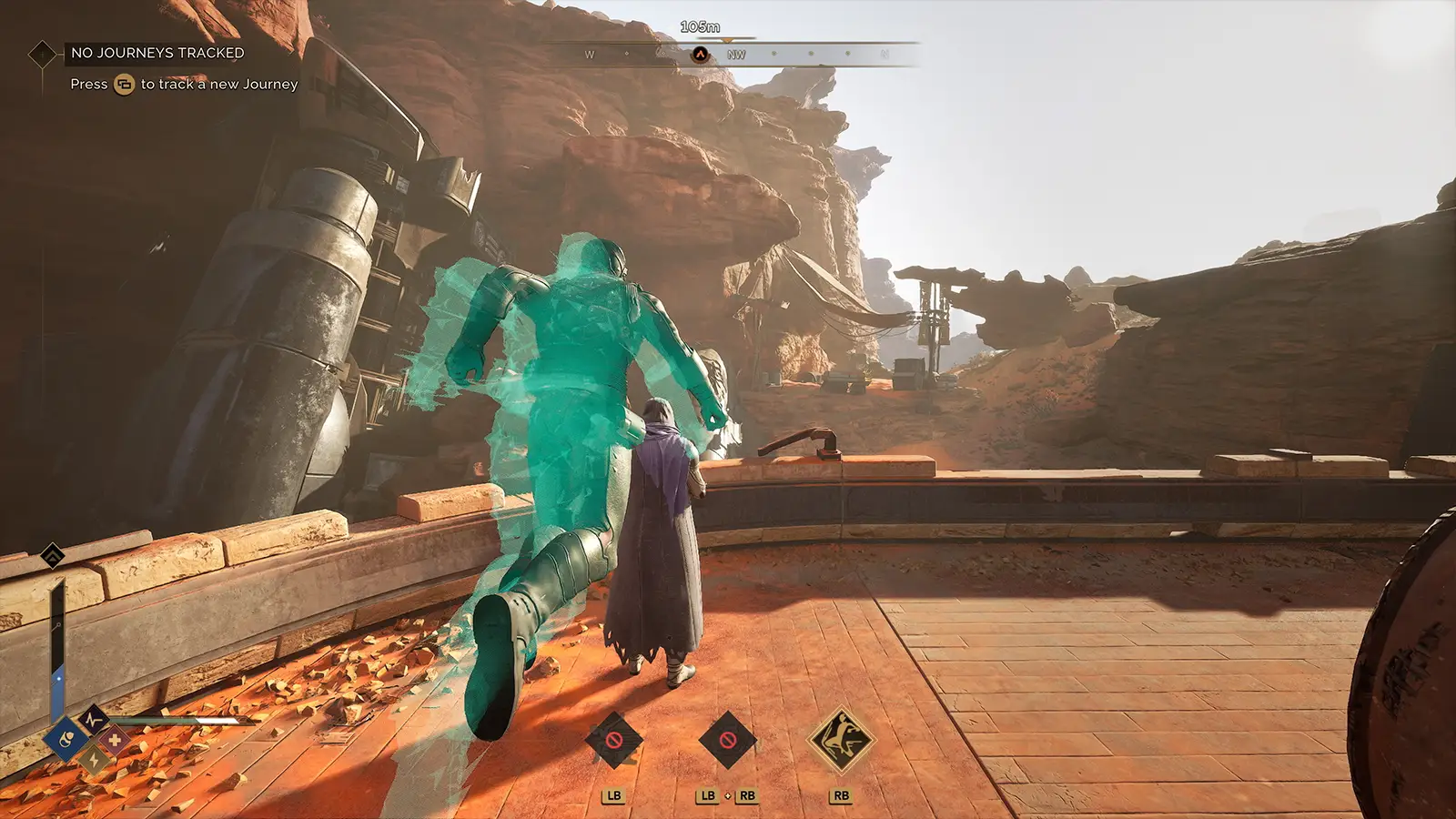
Task: Click the journey tracker diamond emblem
Action: (43, 55)
